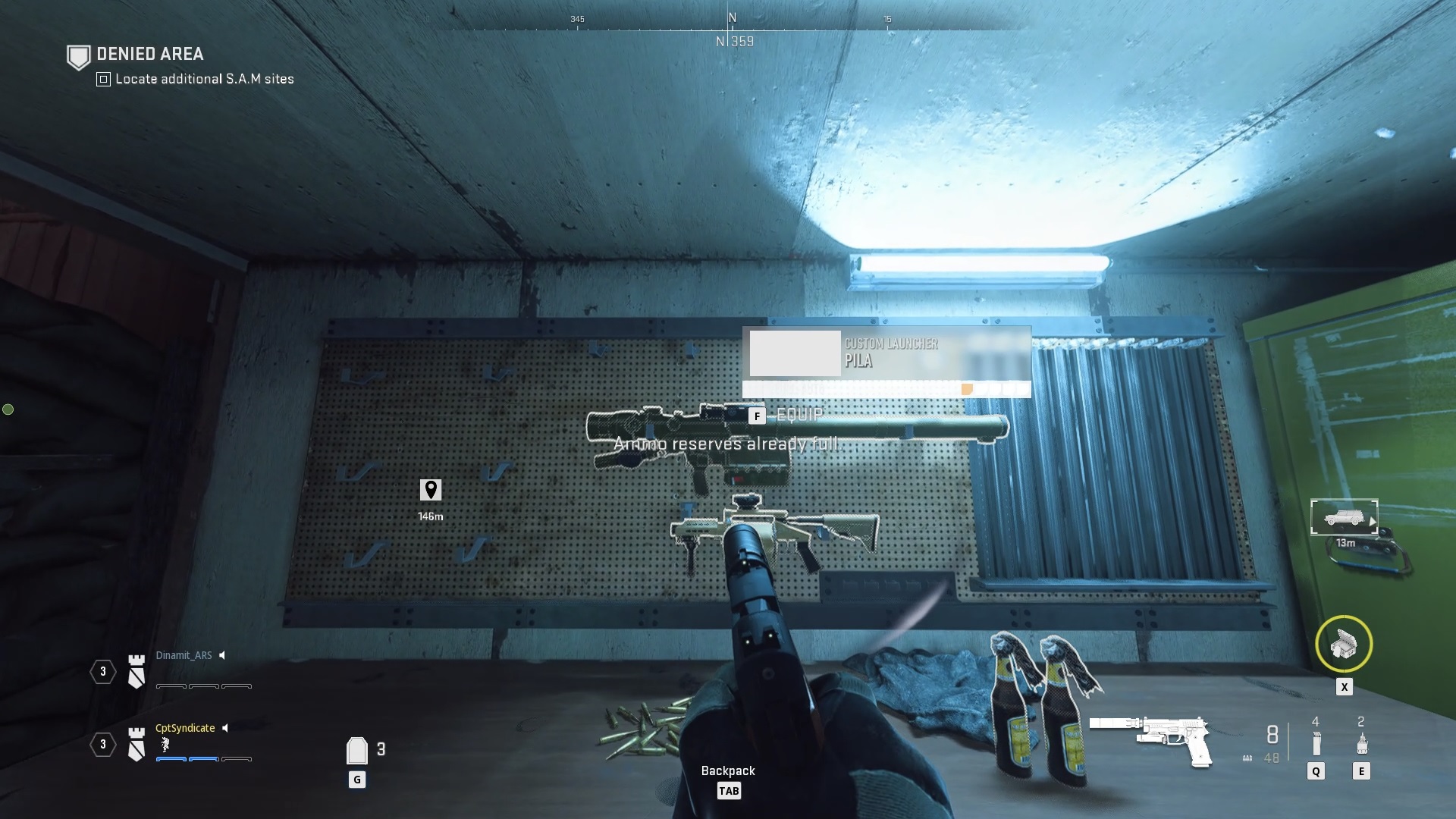Click the armor plates icon above the G keybind
The width and height of the screenshot is (1456, 819).
click(x=356, y=750)
